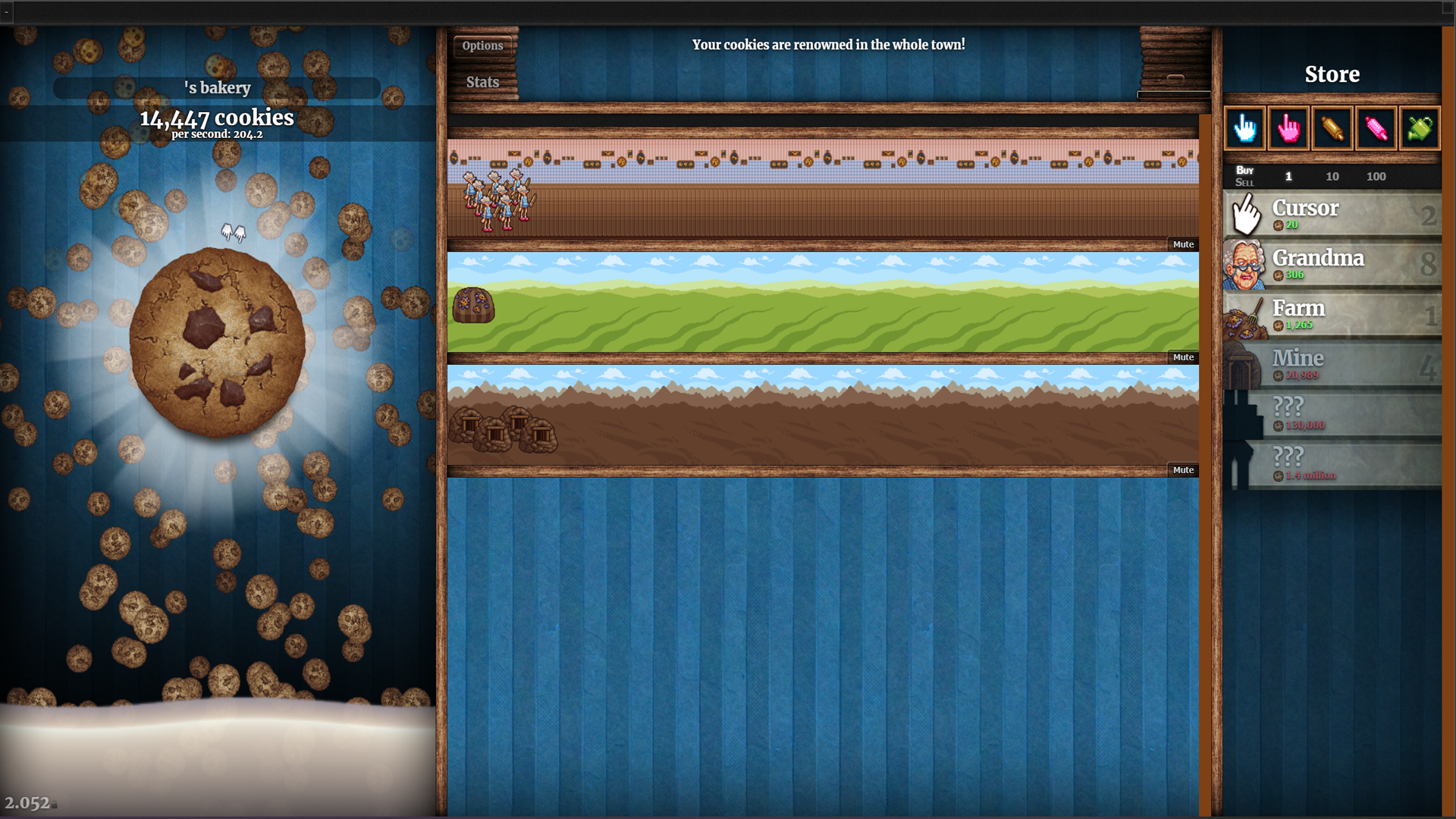Mute the farms building row
This screenshot has width=1456, height=819.
tap(1183, 356)
